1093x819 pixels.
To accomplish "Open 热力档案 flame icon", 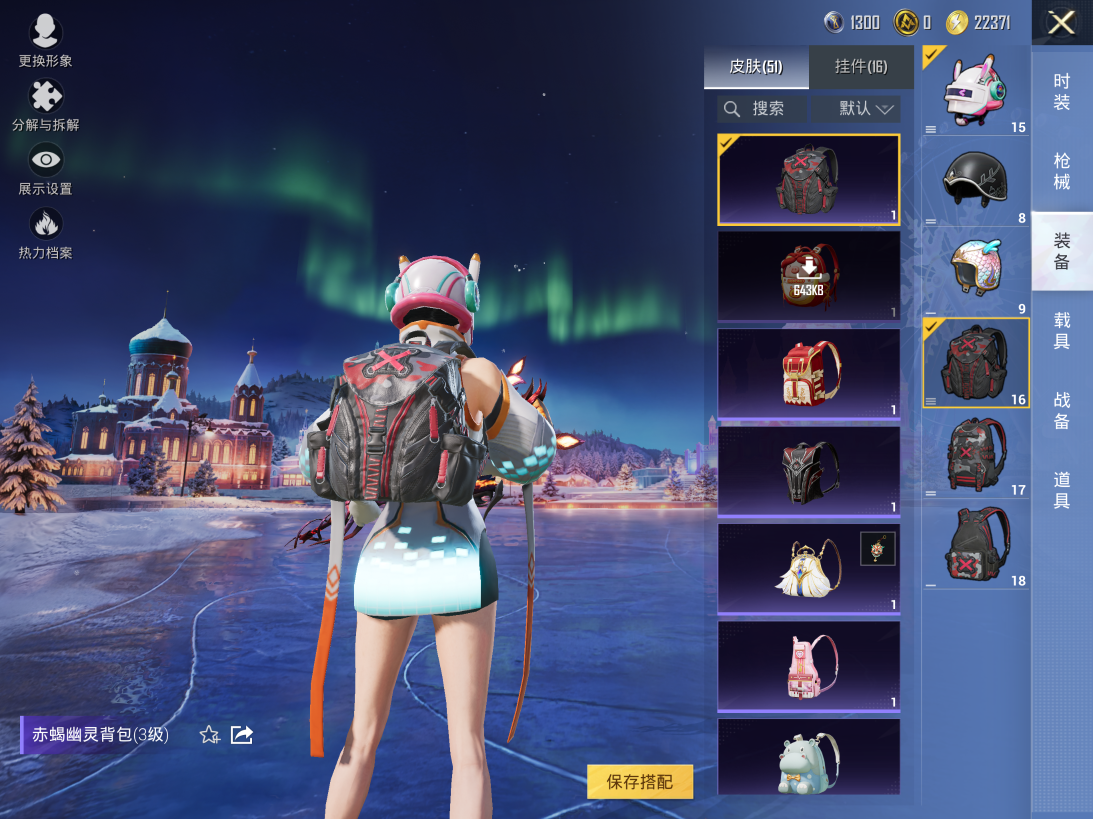I will [x=46, y=232].
